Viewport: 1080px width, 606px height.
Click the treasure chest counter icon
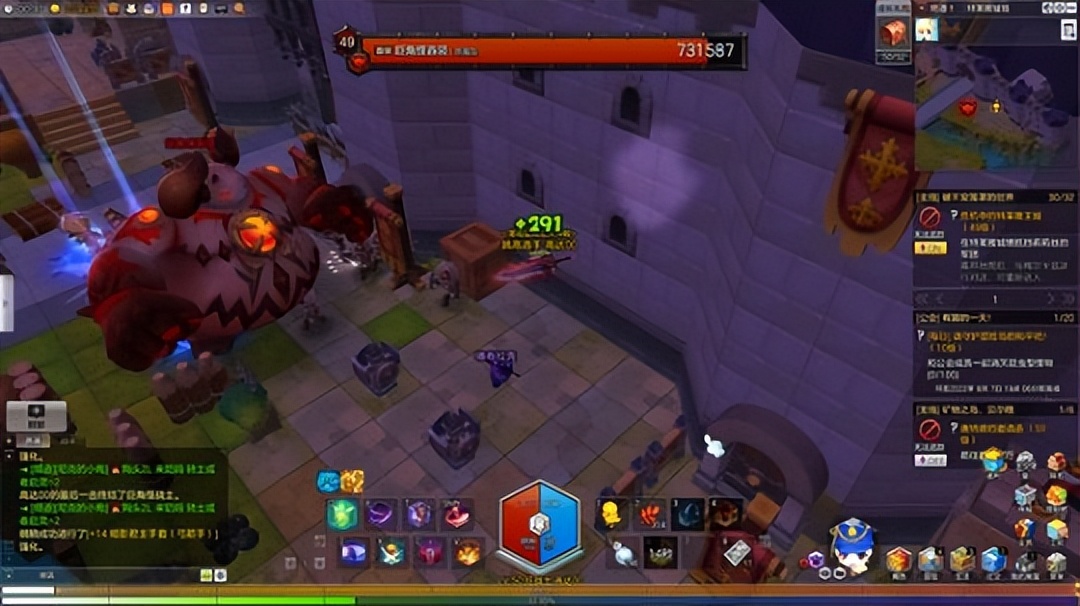(893, 33)
